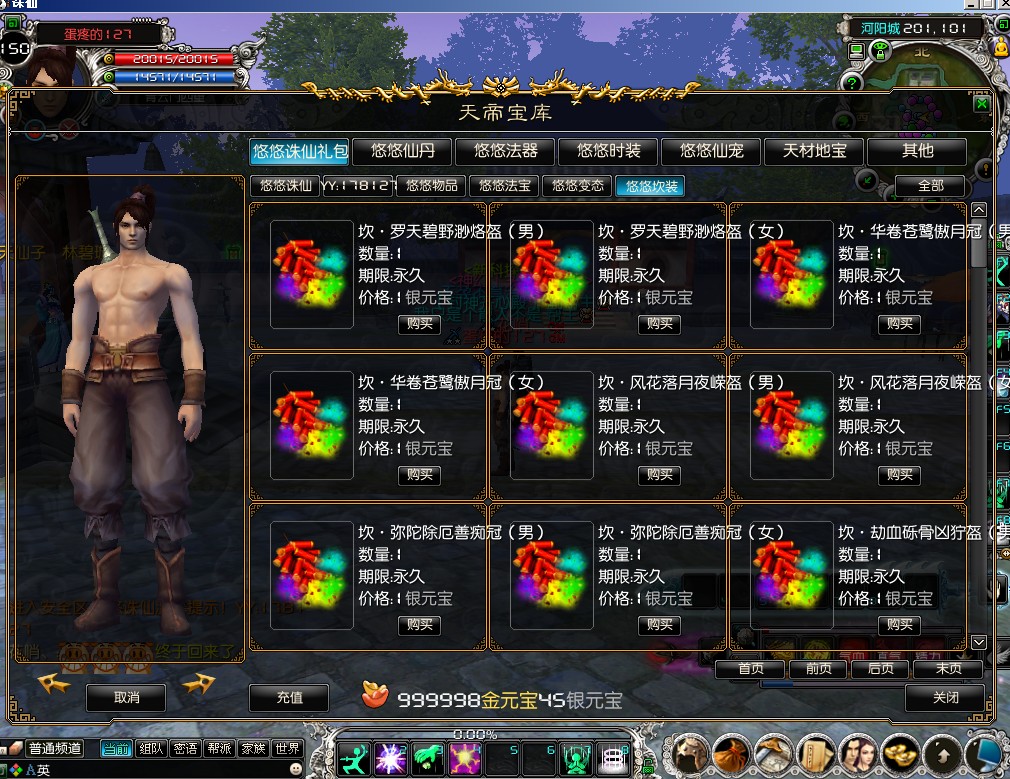Image resolution: width=1010 pixels, height=779 pixels.
Task: Purchase 坎·风花落月夜嵘盔（男）
Action: 660,475
